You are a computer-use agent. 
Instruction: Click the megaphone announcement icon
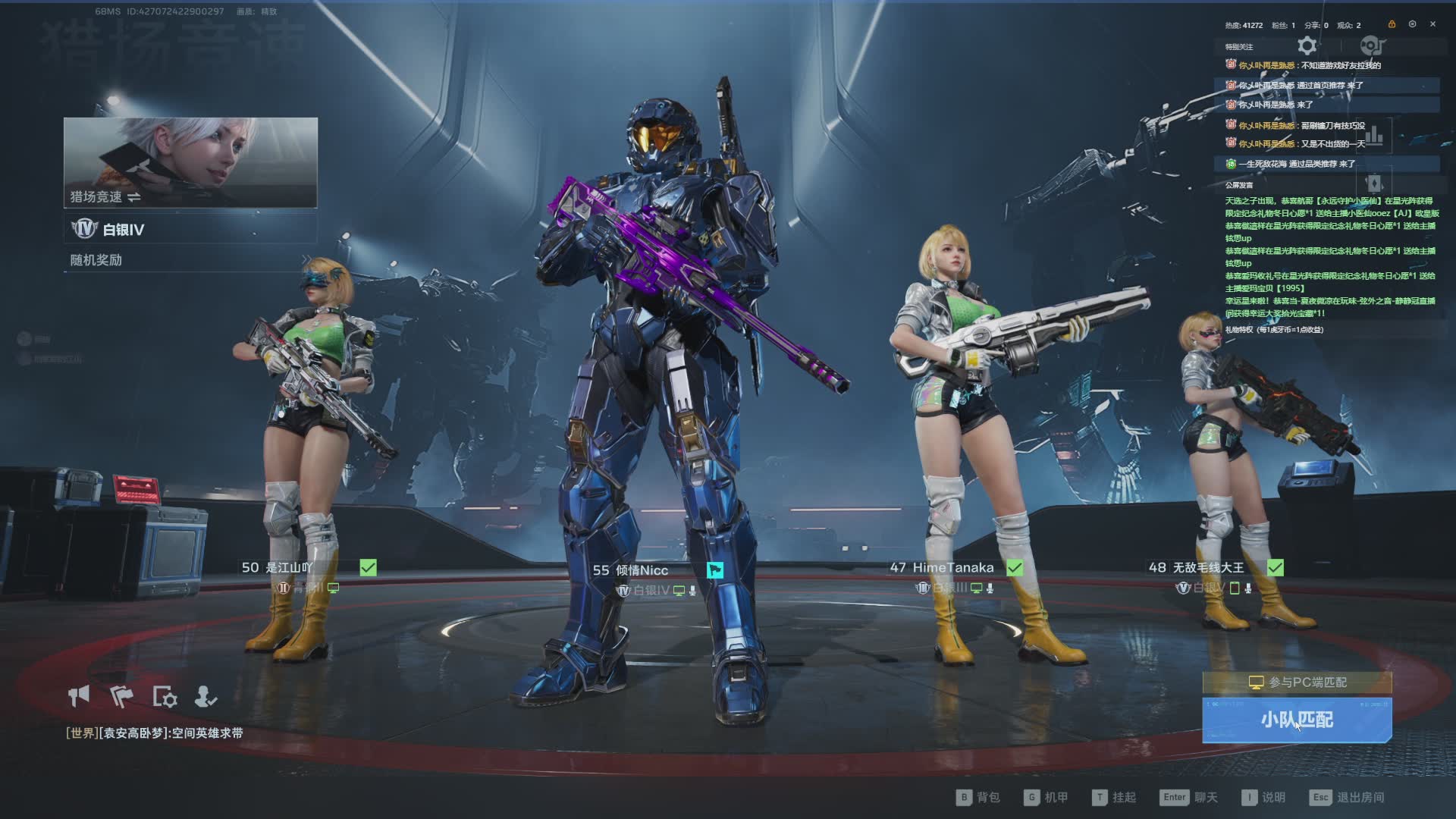click(x=79, y=696)
